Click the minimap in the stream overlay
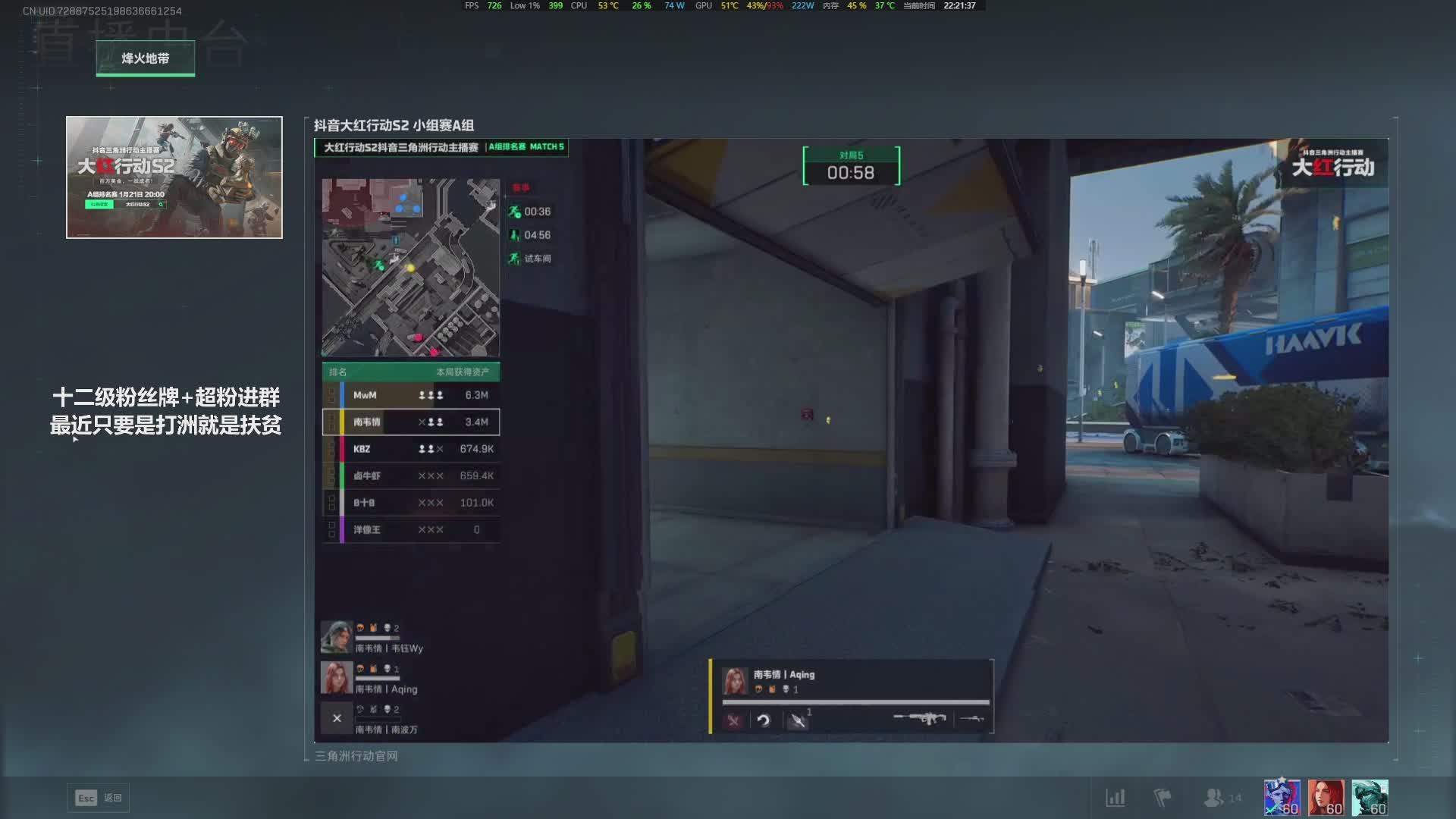This screenshot has height=819, width=1456. (x=410, y=267)
